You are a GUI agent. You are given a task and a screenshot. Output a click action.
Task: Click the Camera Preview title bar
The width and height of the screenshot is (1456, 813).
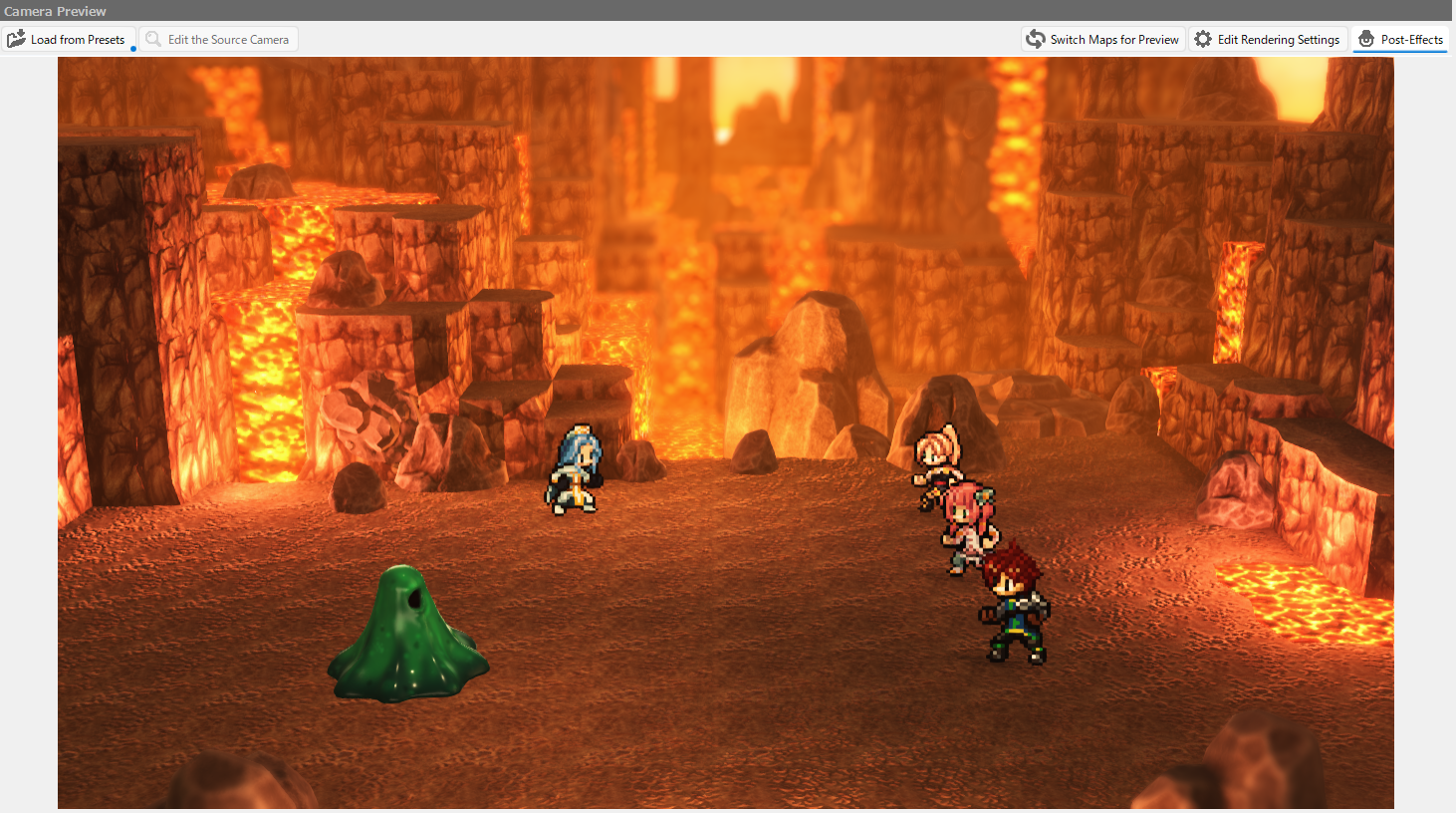pyautogui.click(x=55, y=11)
